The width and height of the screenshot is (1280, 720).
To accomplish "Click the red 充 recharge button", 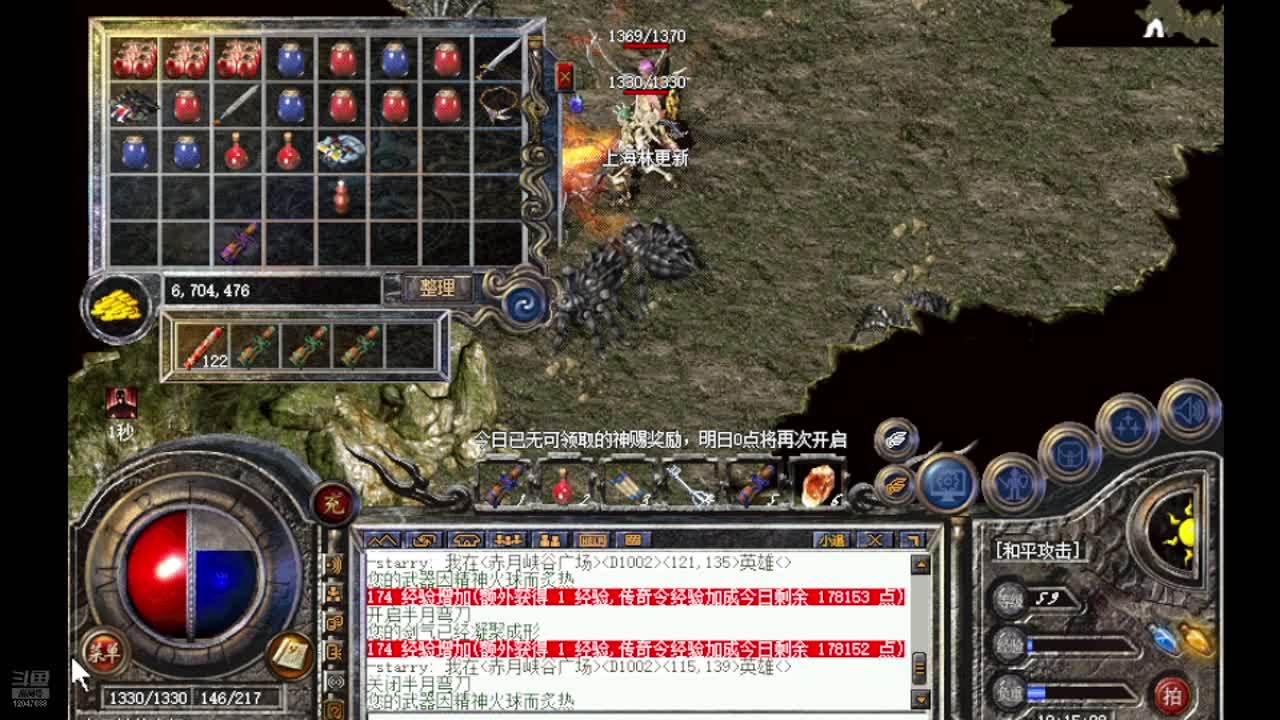I will [333, 503].
